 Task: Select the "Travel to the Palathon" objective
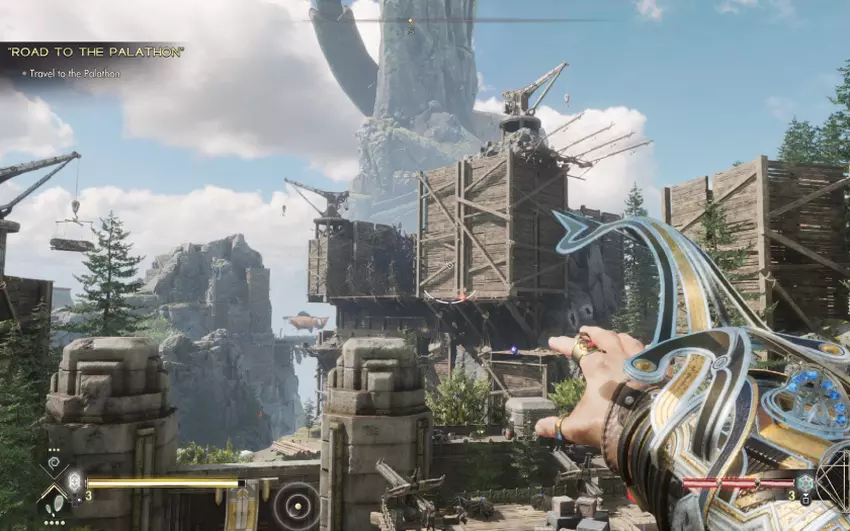(74, 73)
